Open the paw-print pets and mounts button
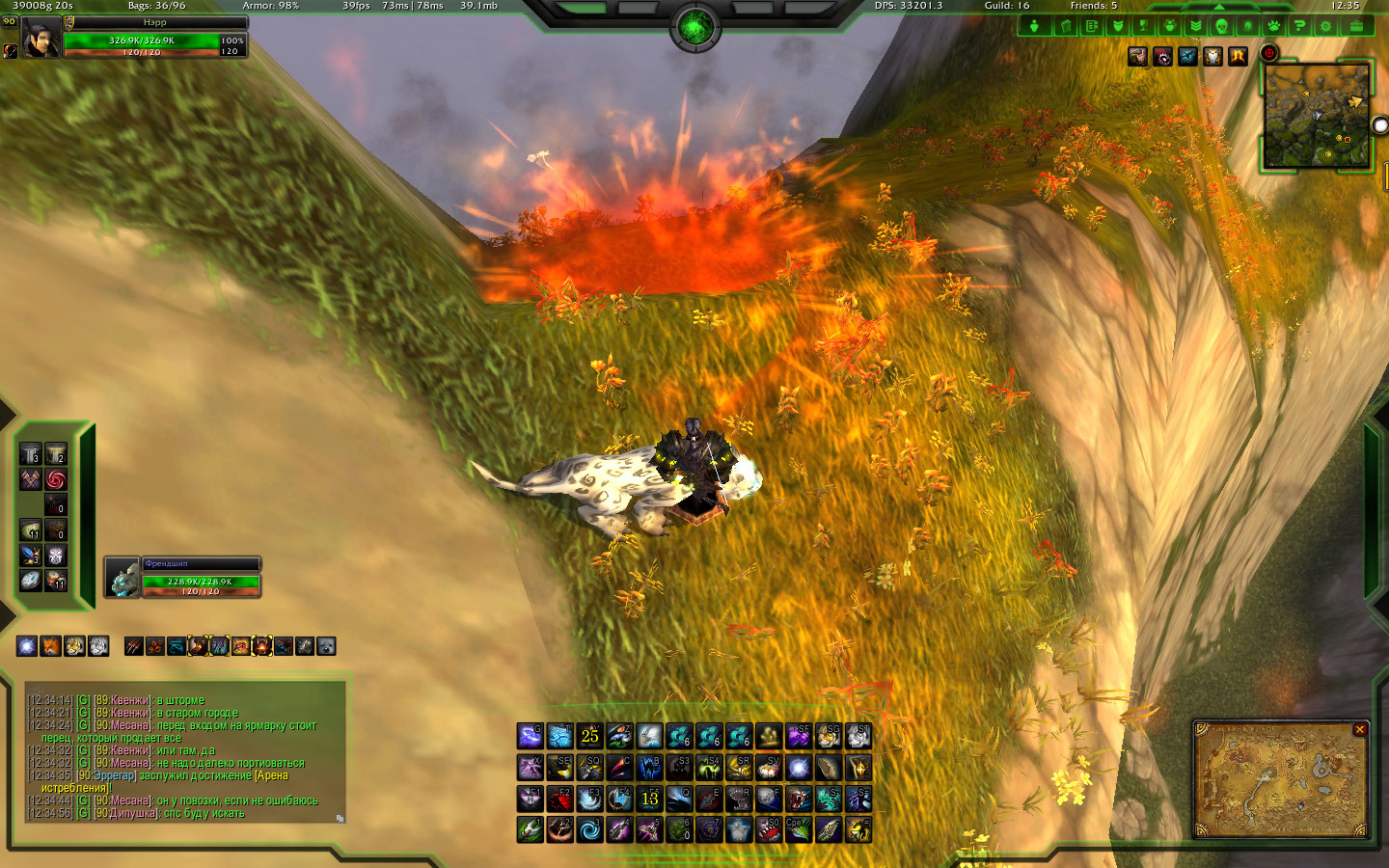Image resolution: width=1389 pixels, height=868 pixels. [x=1273, y=26]
